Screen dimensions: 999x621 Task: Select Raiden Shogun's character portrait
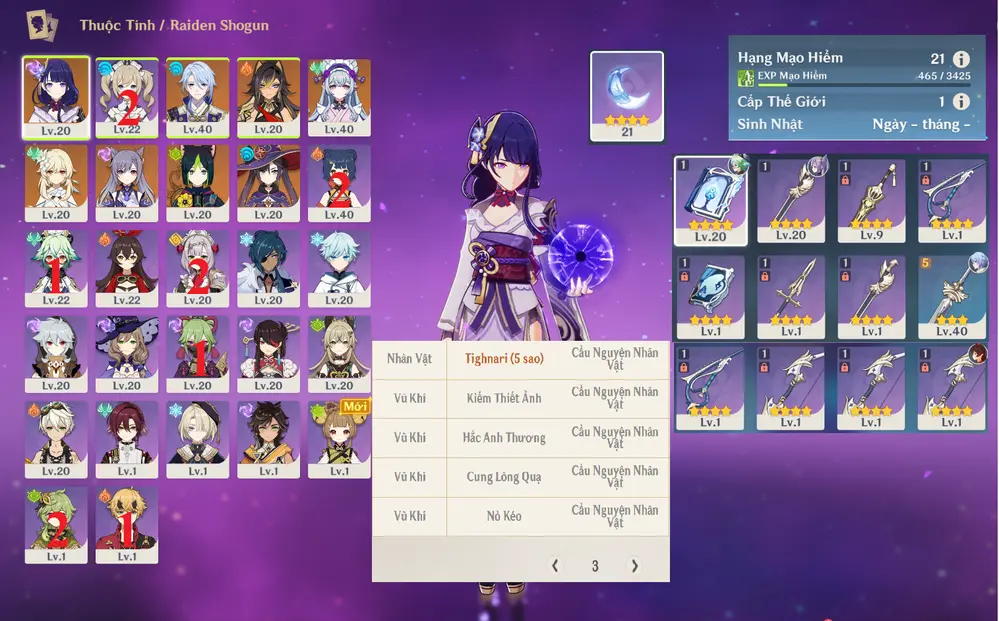pyautogui.click(x=56, y=96)
